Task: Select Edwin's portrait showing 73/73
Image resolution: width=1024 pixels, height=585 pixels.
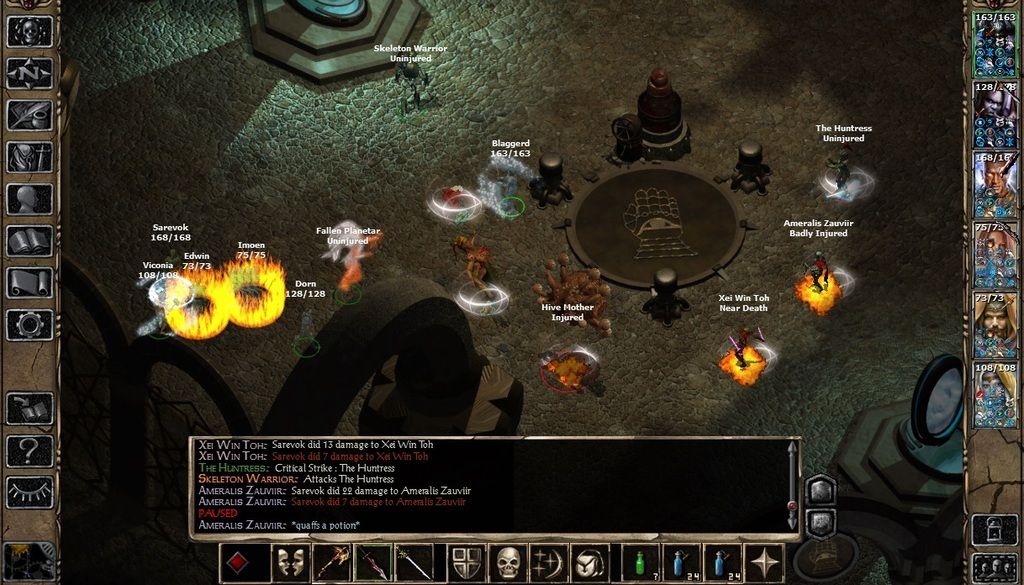Action: coord(995,325)
